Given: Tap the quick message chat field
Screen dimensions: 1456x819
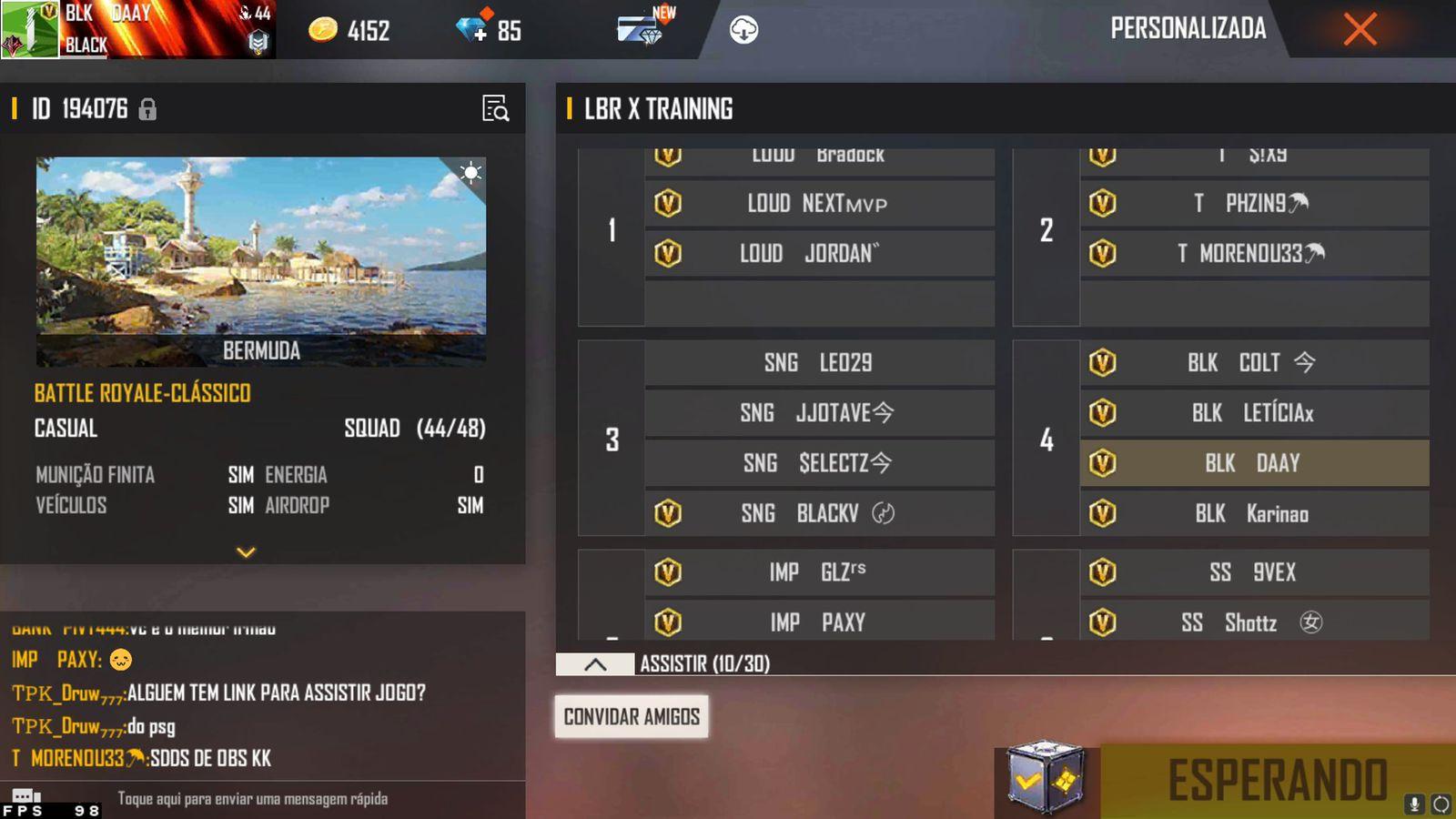Looking at the screenshot, I should (253, 799).
